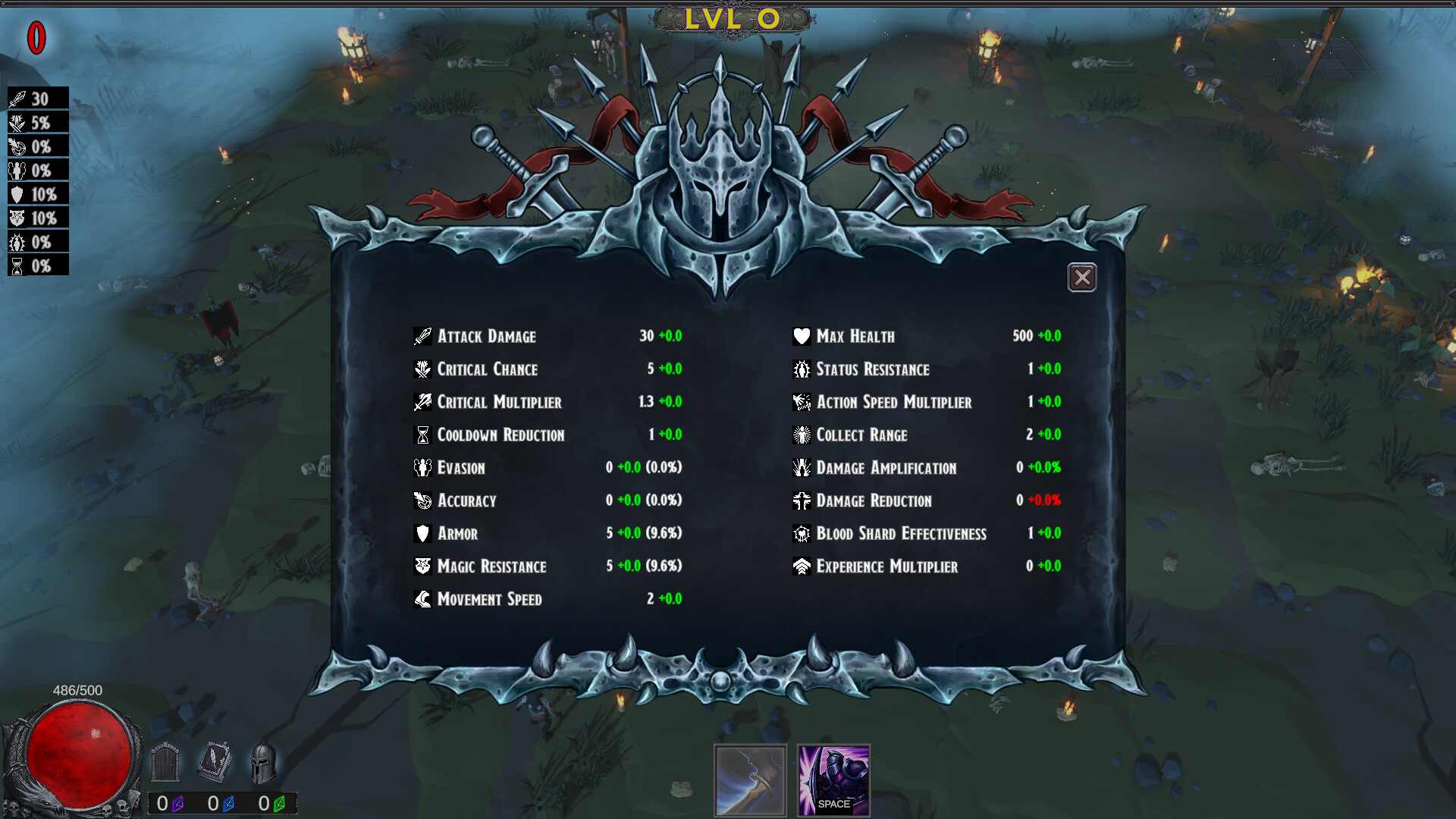The width and height of the screenshot is (1456, 819).
Task: Select the sword ability icon above the hotbar
Action: [750, 781]
